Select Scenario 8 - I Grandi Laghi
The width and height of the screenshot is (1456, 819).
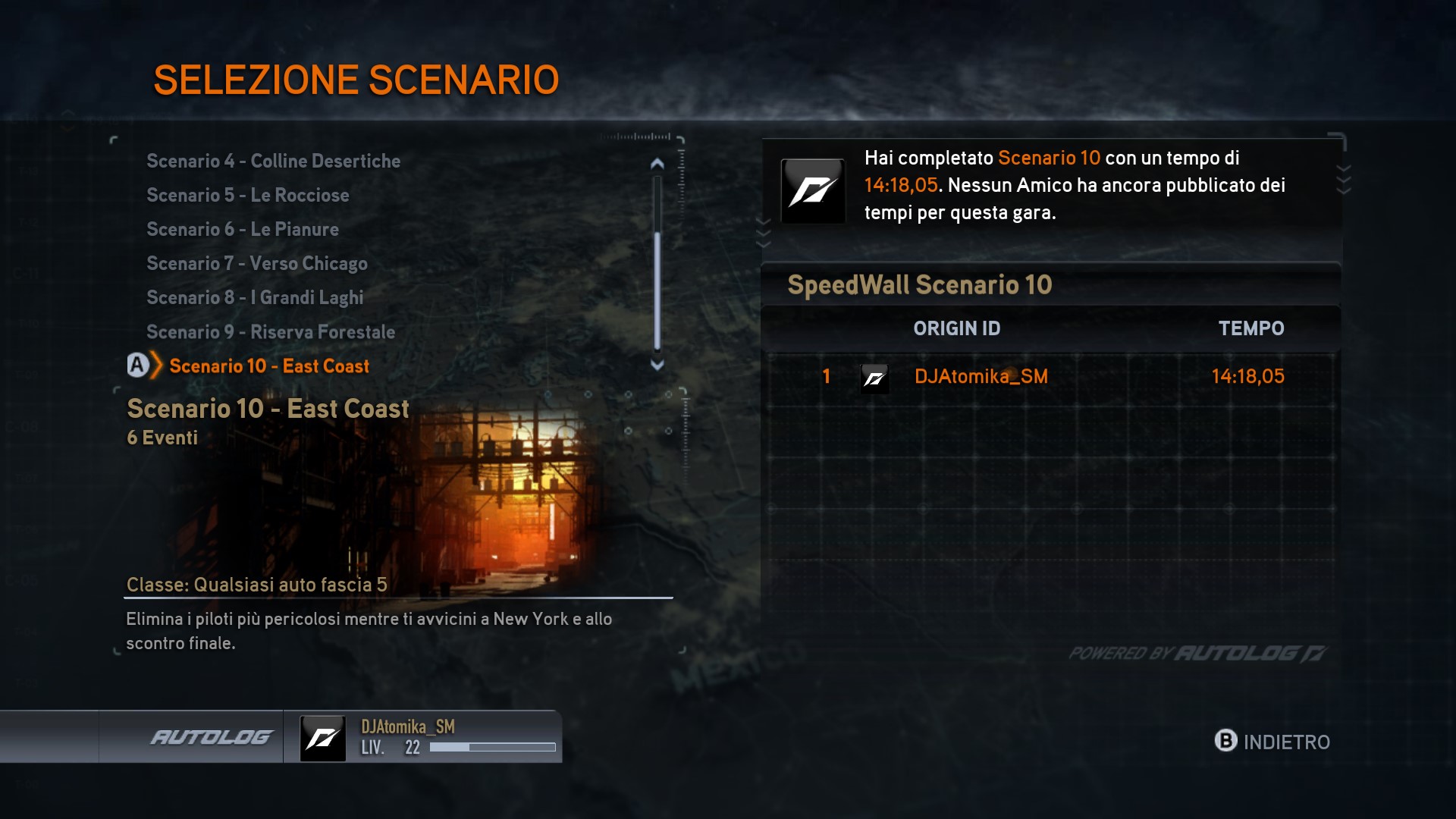pyautogui.click(x=255, y=298)
